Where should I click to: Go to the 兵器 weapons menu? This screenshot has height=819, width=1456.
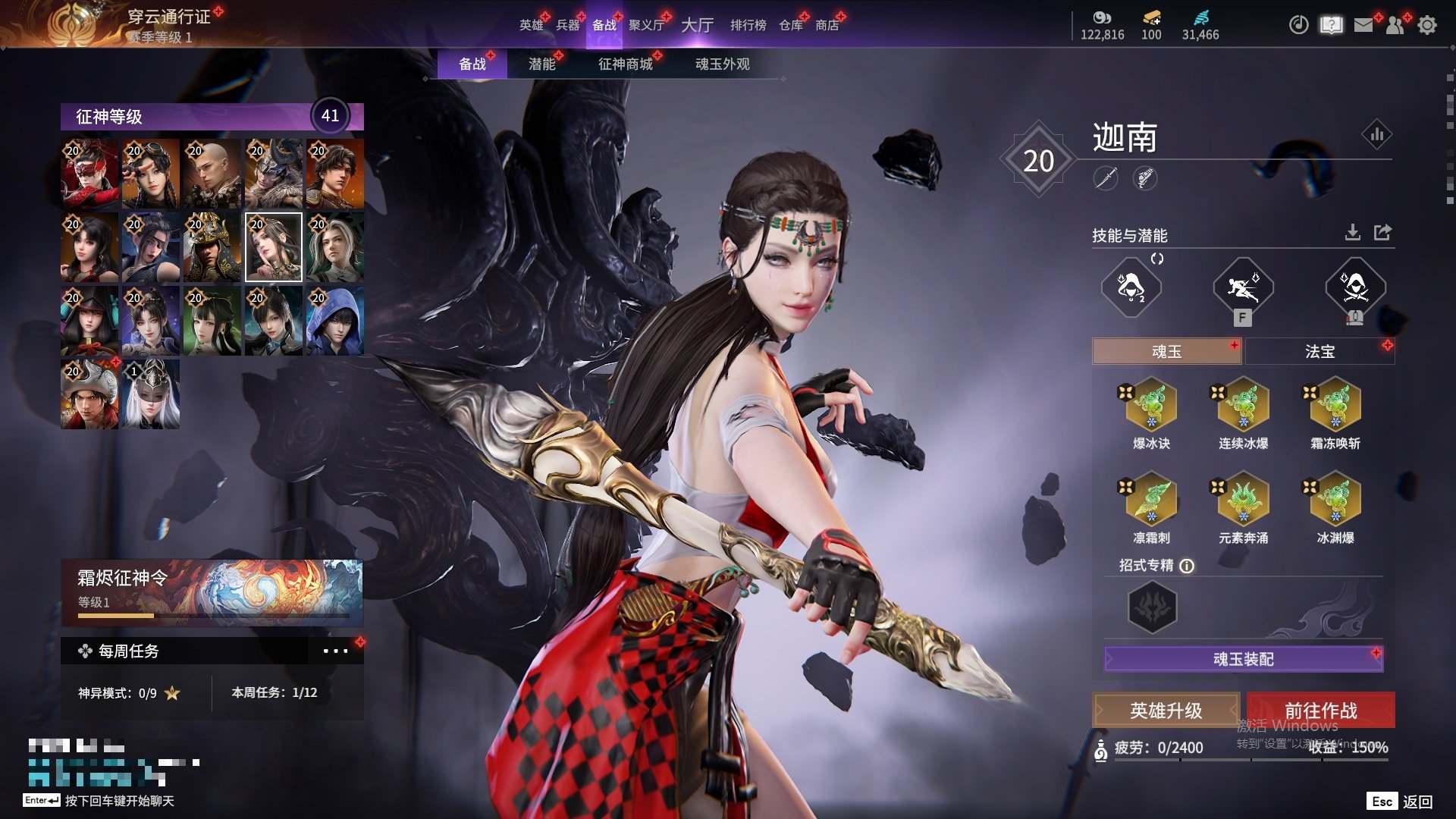pyautogui.click(x=567, y=25)
